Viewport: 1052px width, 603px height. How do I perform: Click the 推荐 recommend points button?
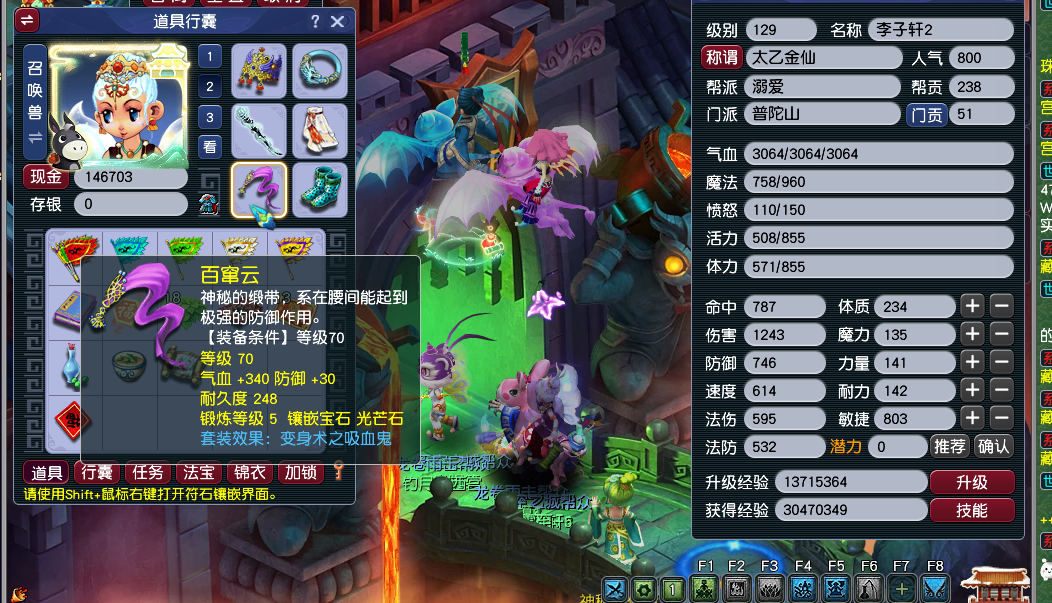948,446
